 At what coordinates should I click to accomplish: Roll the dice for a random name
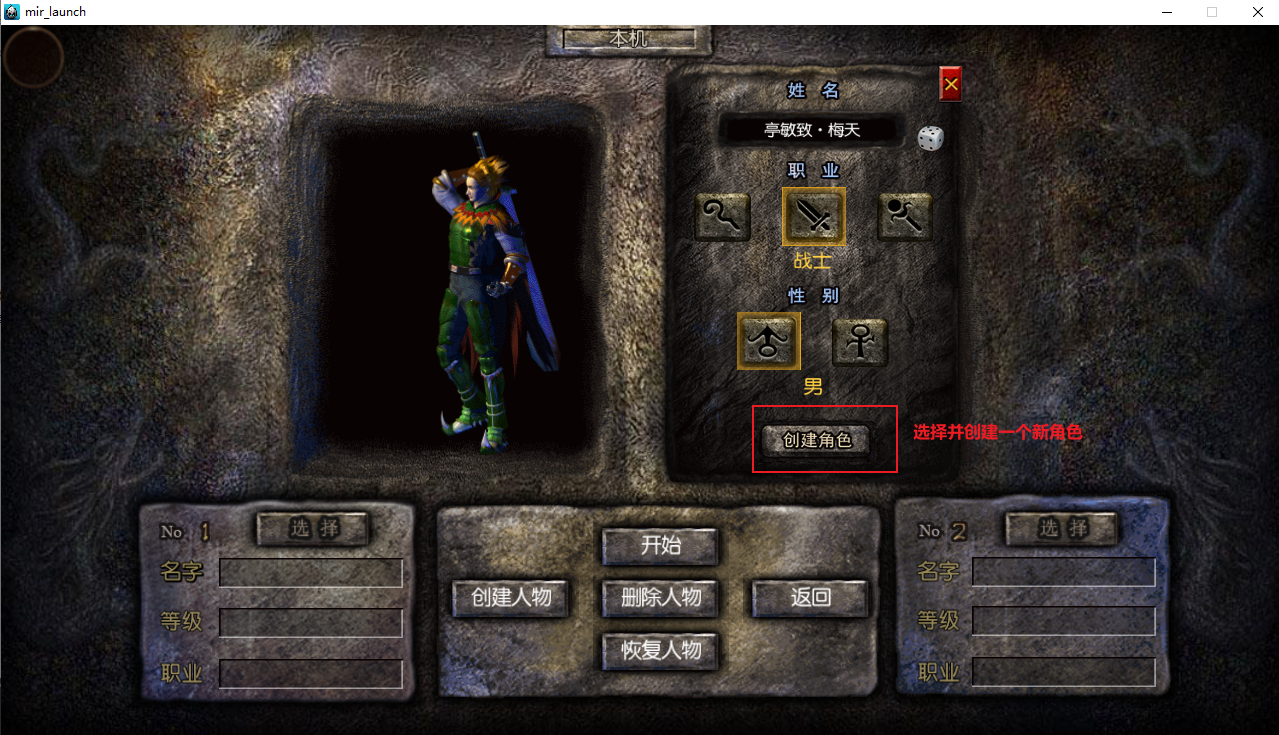(931, 138)
